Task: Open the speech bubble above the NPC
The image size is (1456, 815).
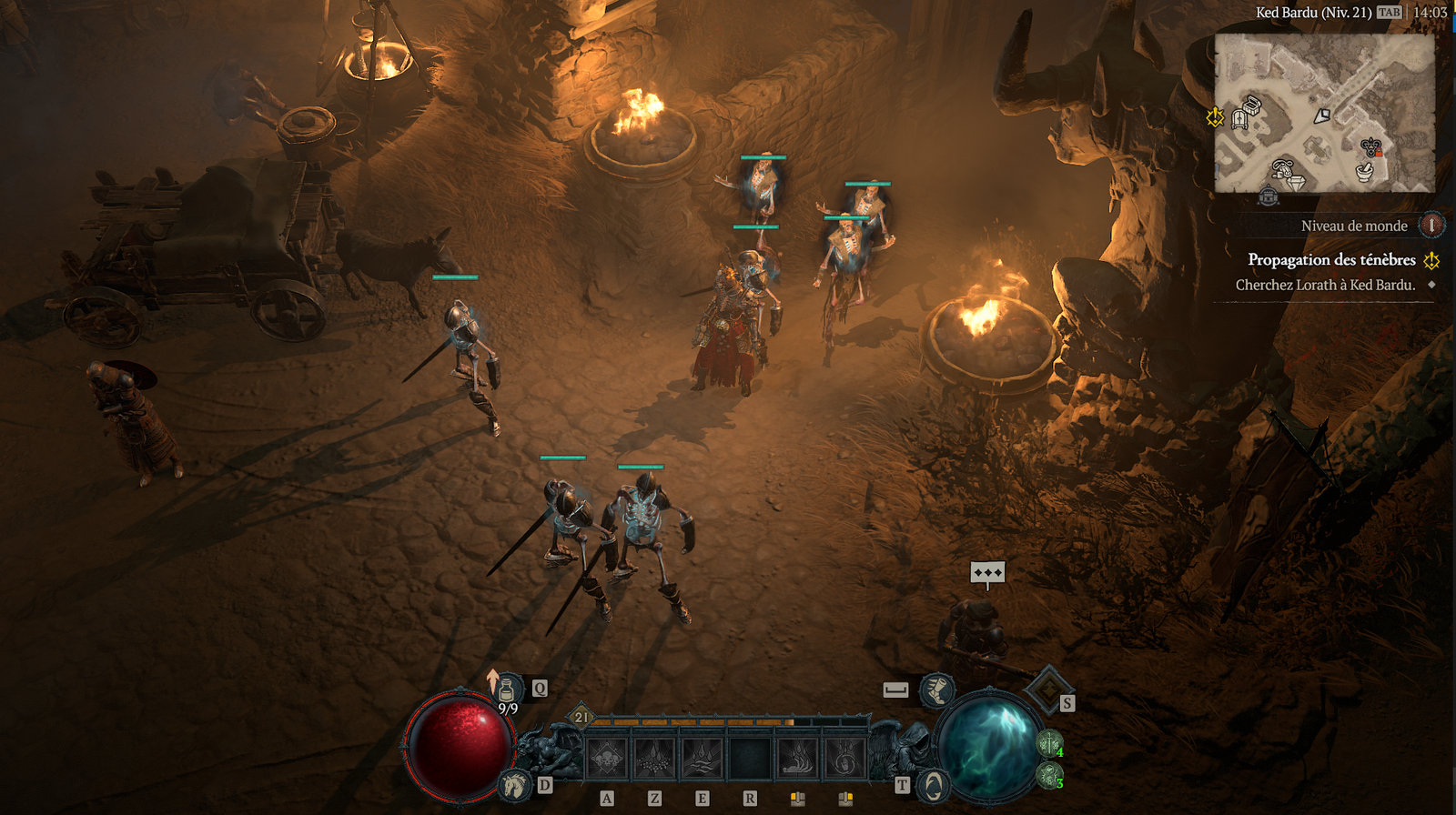Action: click(987, 573)
